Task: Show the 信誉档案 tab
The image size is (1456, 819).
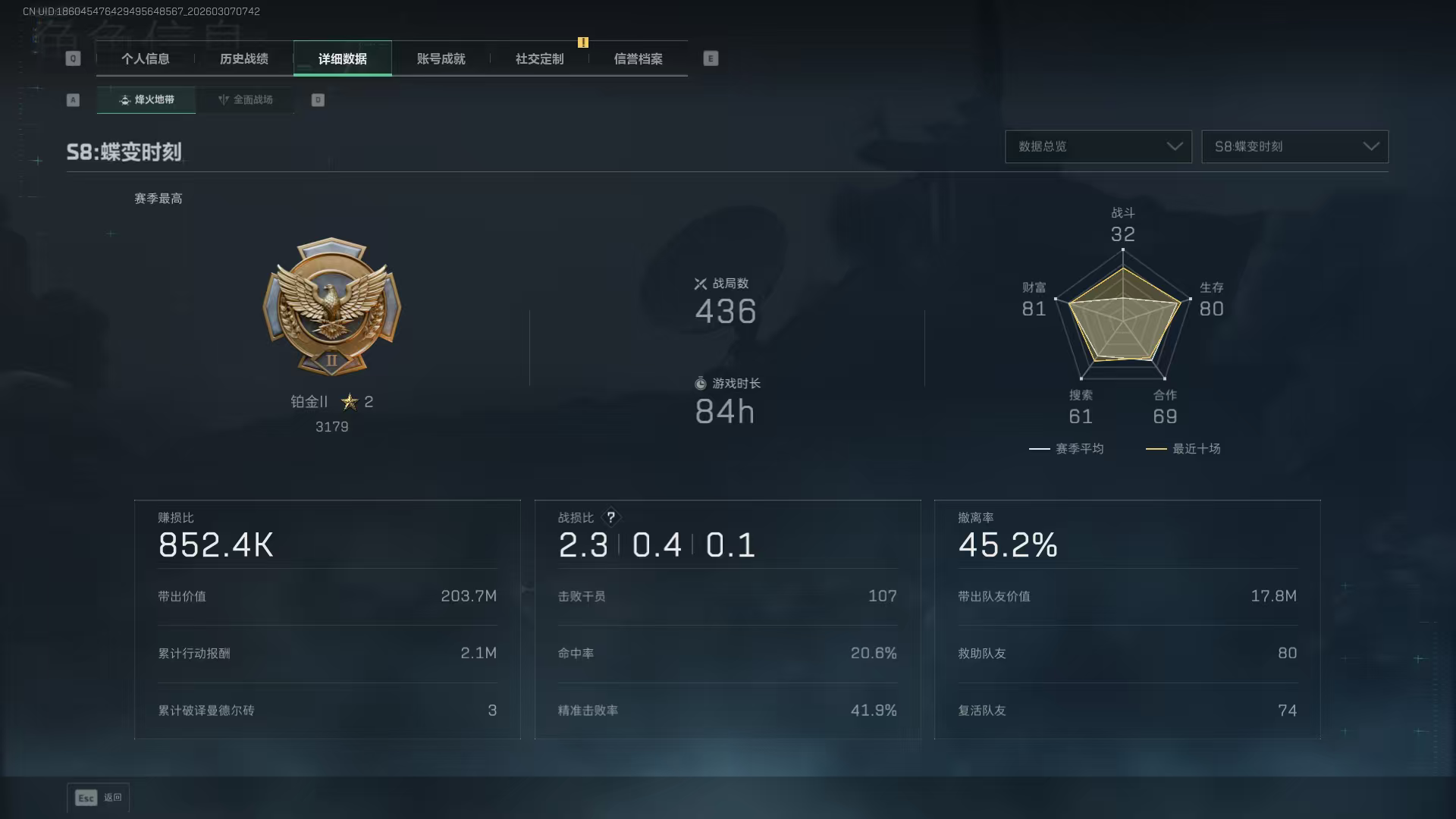Action: pyautogui.click(x=638, y=59)
